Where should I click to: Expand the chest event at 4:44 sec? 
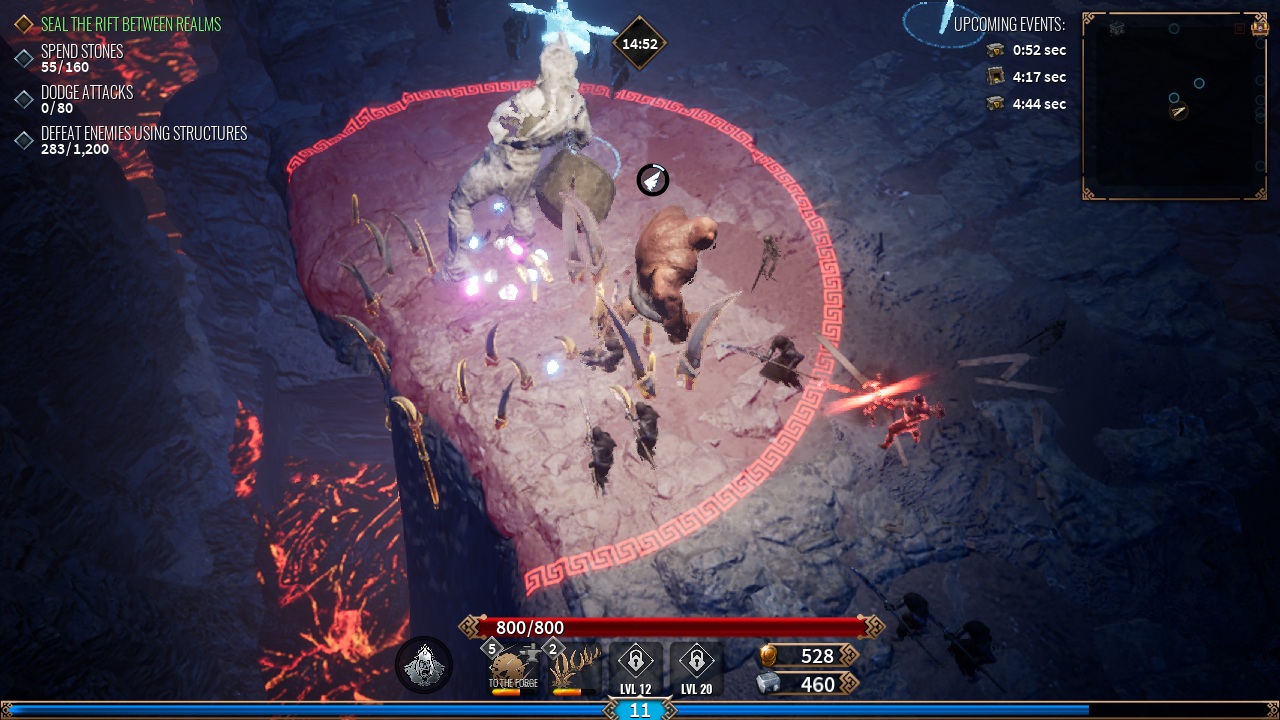tap(1020, 104)
